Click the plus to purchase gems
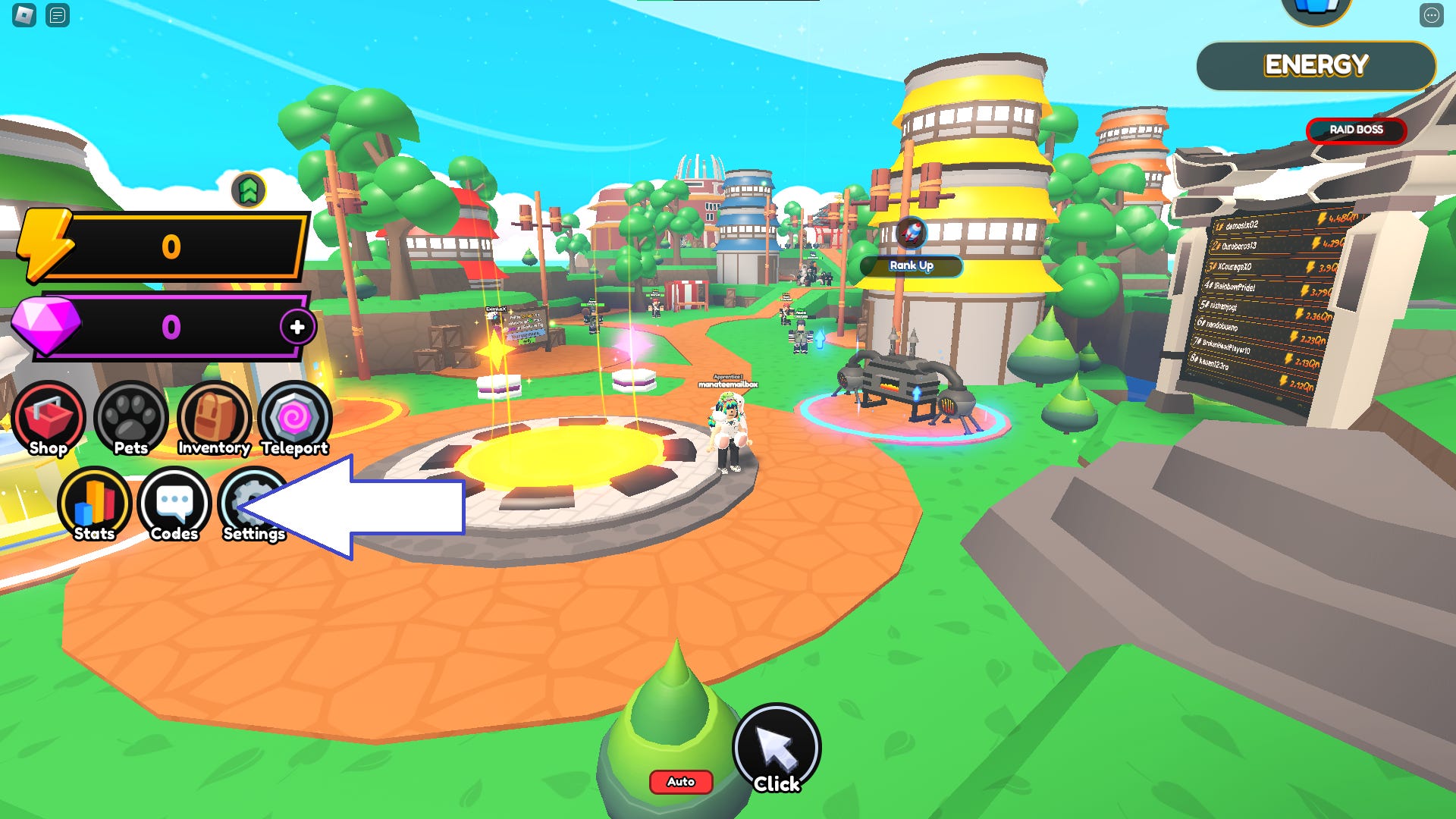The image size is (1456, 819). pyautogui.click(x=297, y=328)
